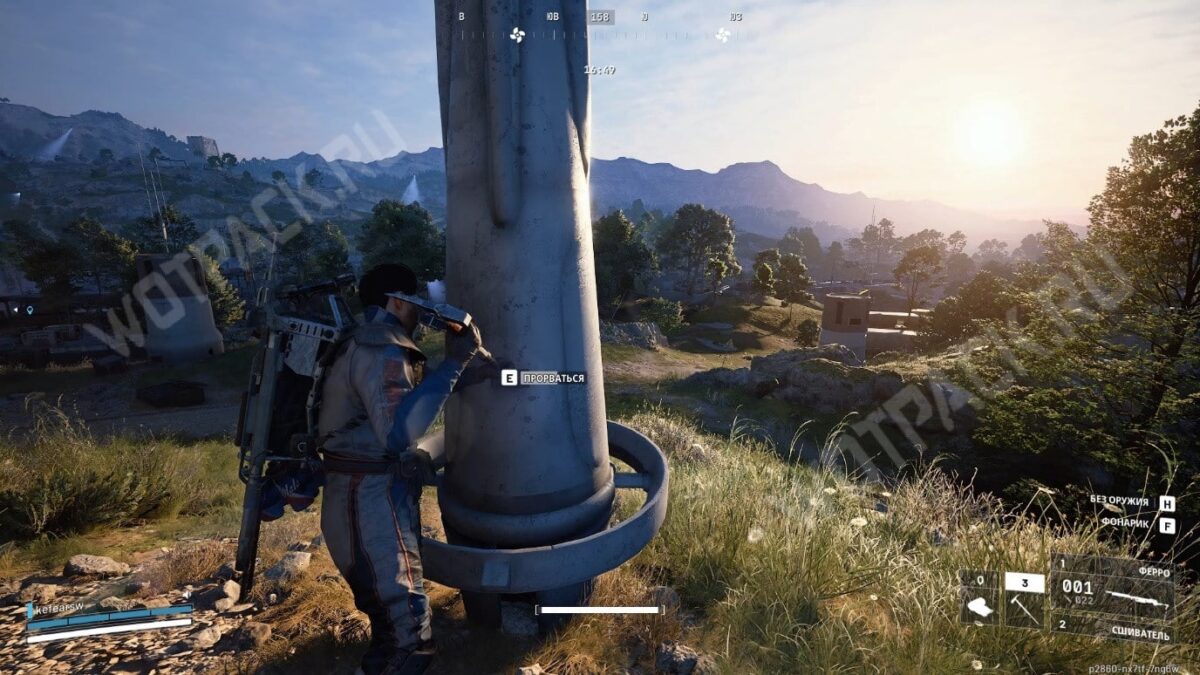Choose the hammer tool slot numbered 3
The image size is (1200, 675).
[x=1024, y=601]
